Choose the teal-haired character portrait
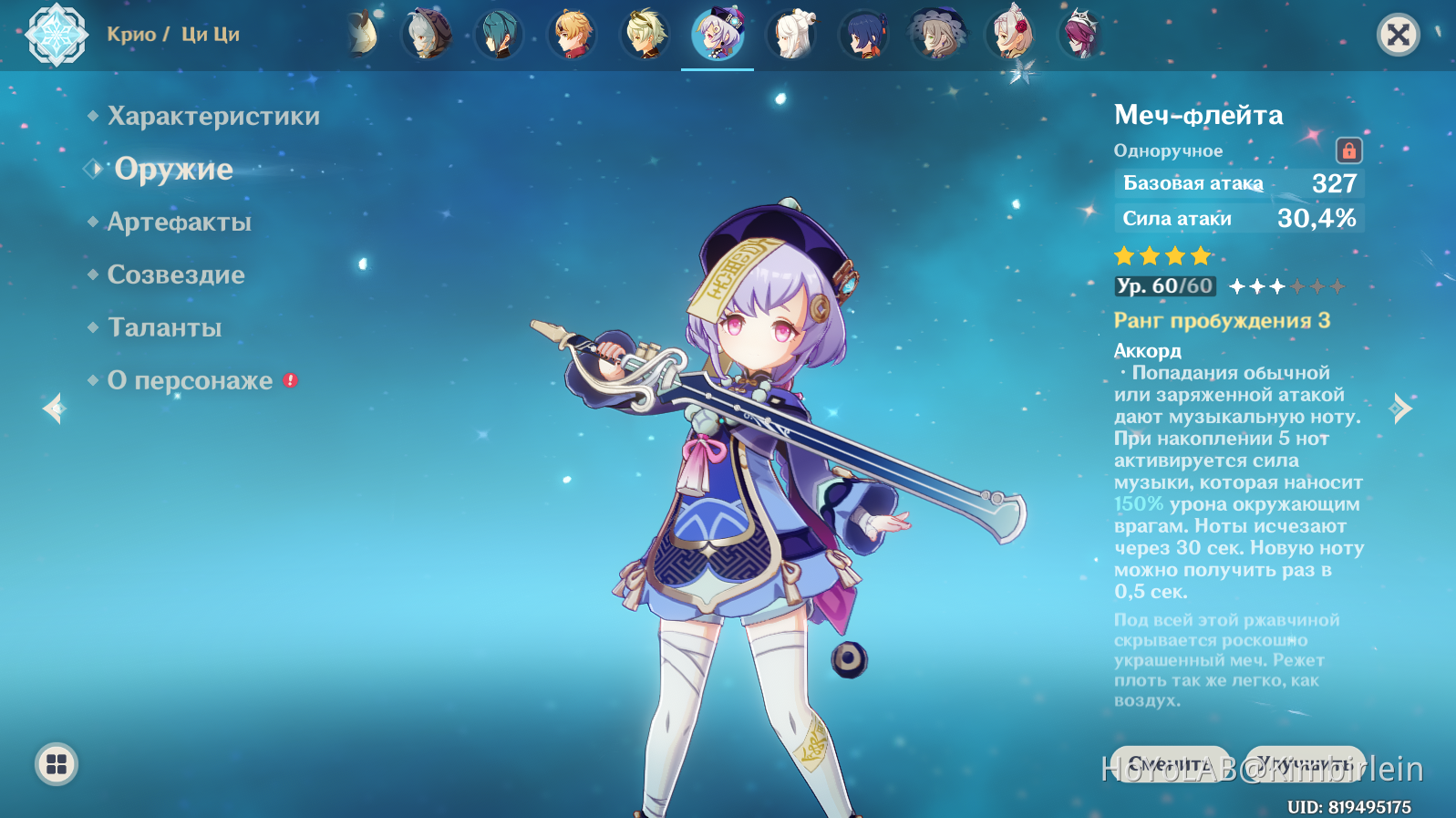The width and height of the screenshot is (1456, 818). (500, 35)
